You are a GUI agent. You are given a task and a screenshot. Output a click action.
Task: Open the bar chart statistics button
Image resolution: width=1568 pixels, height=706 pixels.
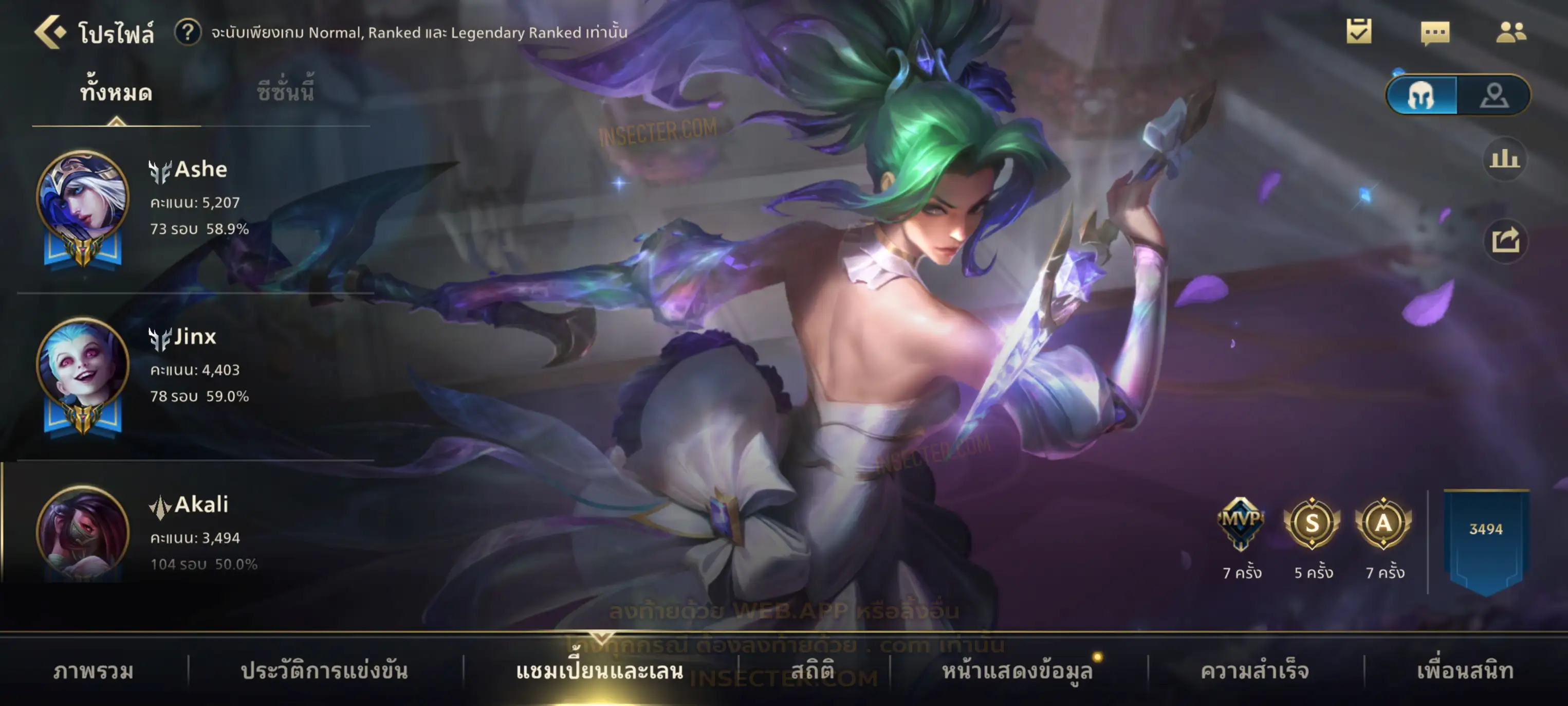(1505, 159)
